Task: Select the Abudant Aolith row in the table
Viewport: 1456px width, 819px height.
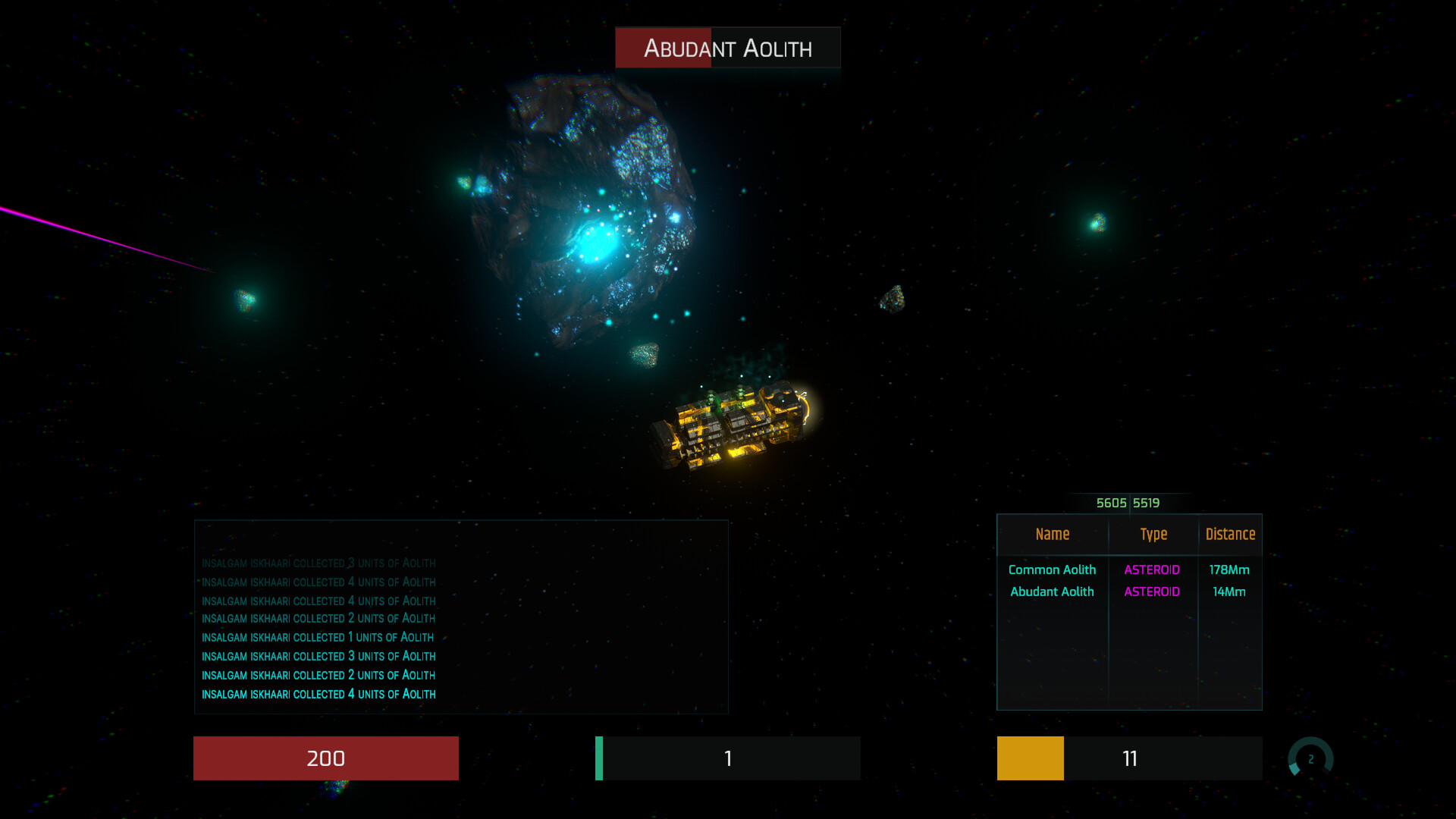Action: pyautogui.click(x=1053, y=591)
